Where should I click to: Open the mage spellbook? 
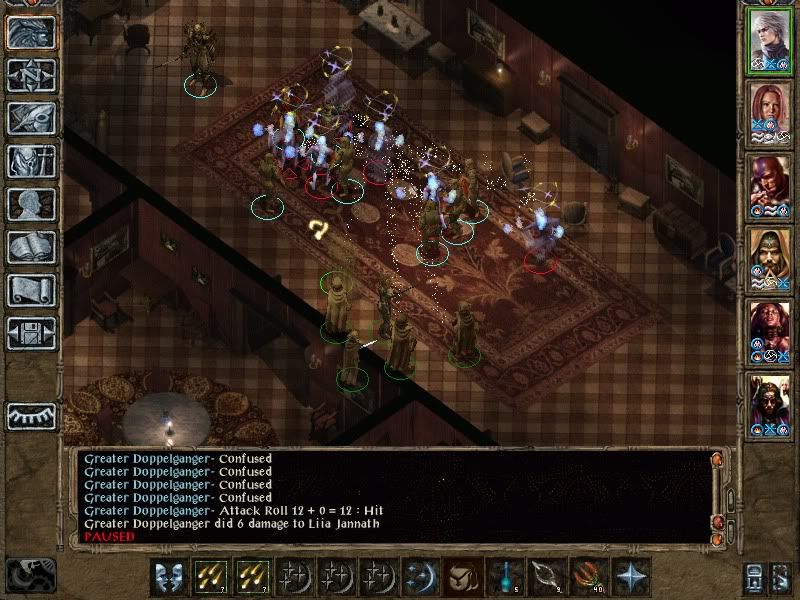[x=30, y=247]
